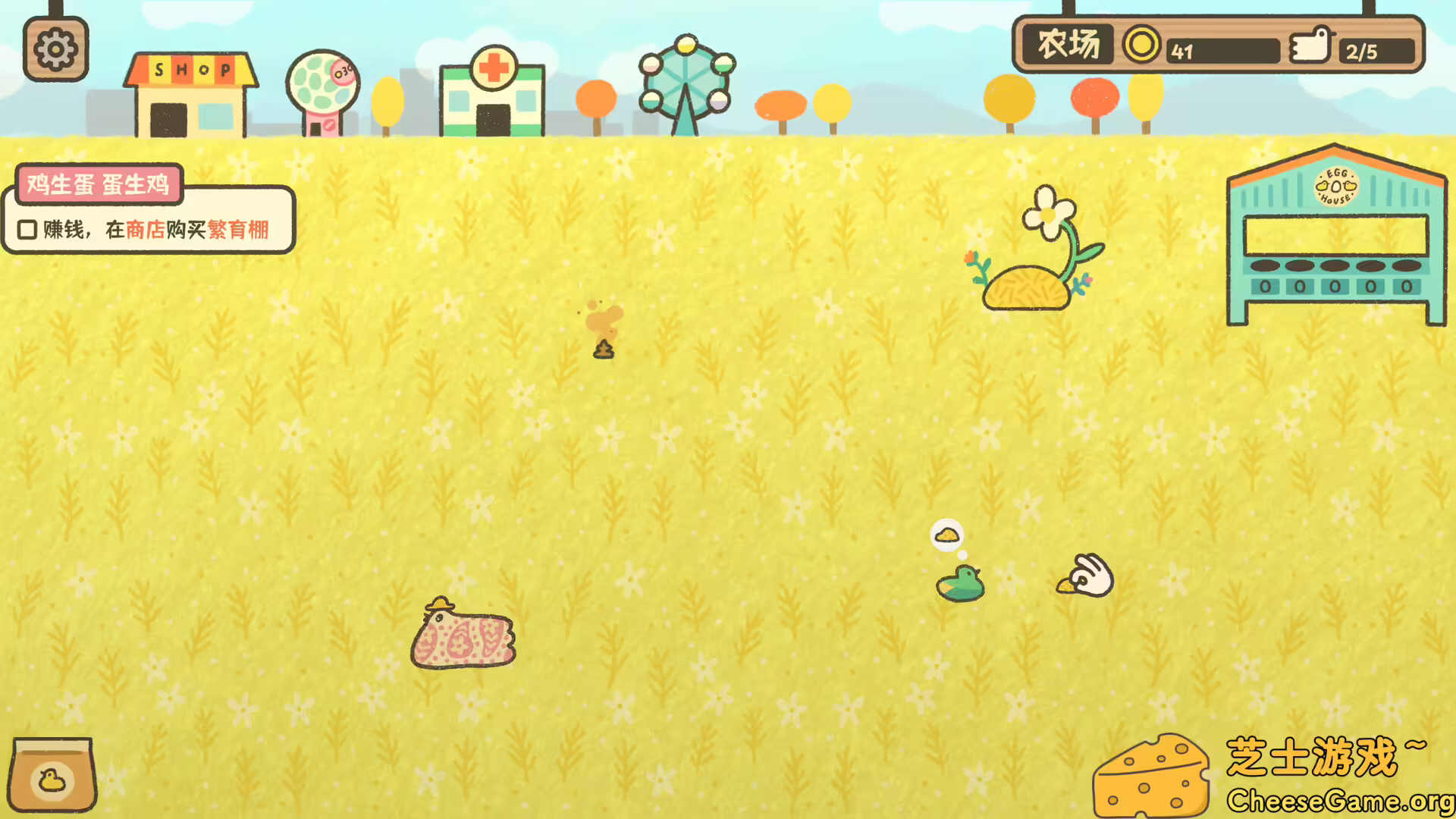
Task: Click the Ferris wheel attraction
Action: (x=686, y=80)
